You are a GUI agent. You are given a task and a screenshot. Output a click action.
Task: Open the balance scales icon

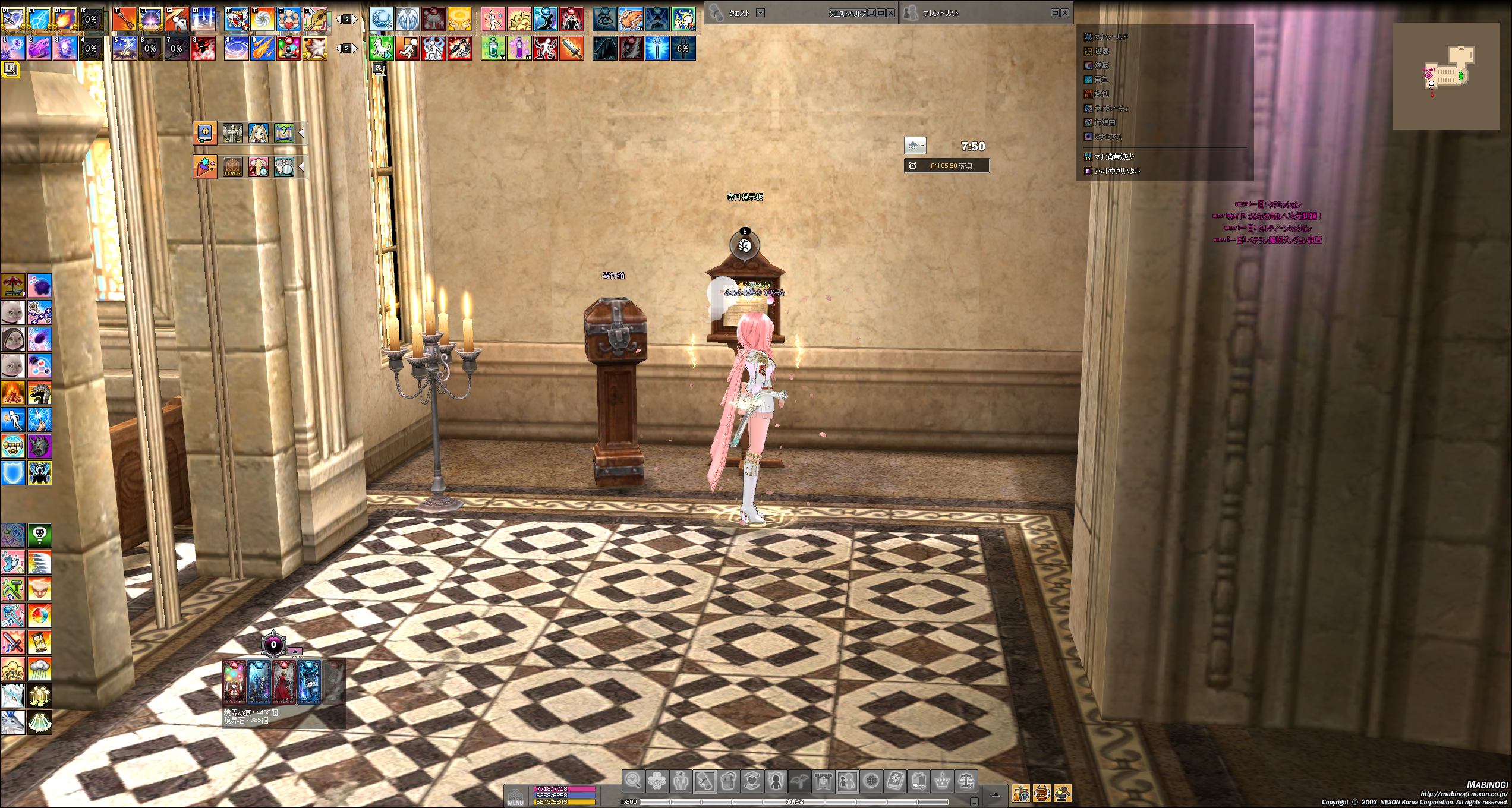[x=966, y=781]
